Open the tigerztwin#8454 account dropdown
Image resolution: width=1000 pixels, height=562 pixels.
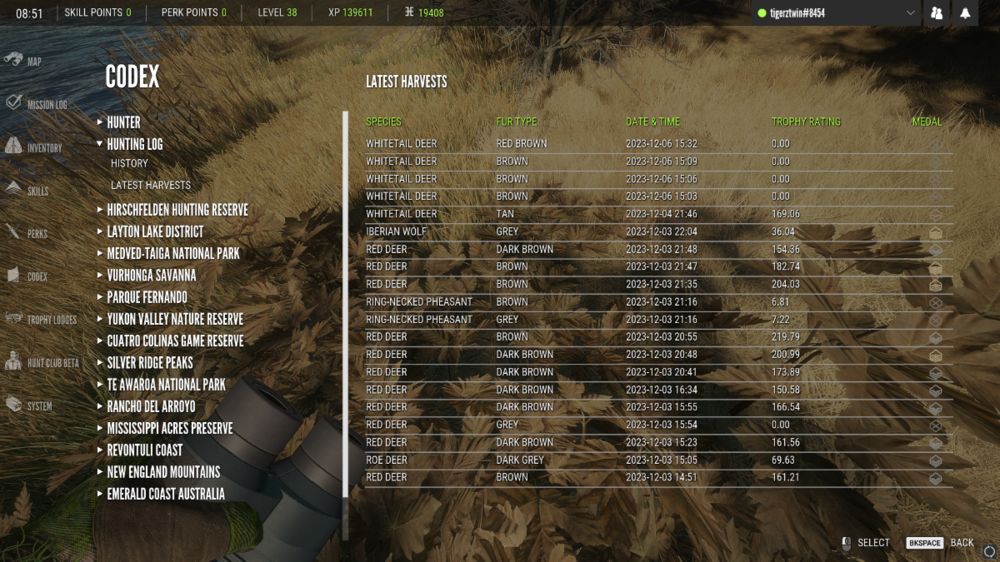(x=836, y=13)
